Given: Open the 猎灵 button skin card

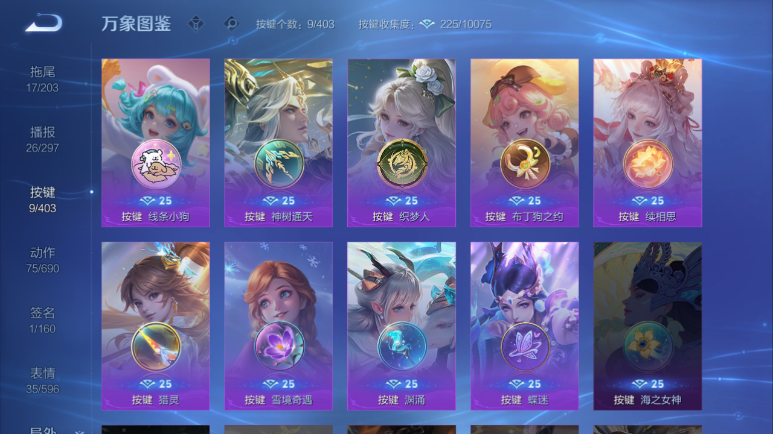Looking at the screenshot, I should pos(155,325).
